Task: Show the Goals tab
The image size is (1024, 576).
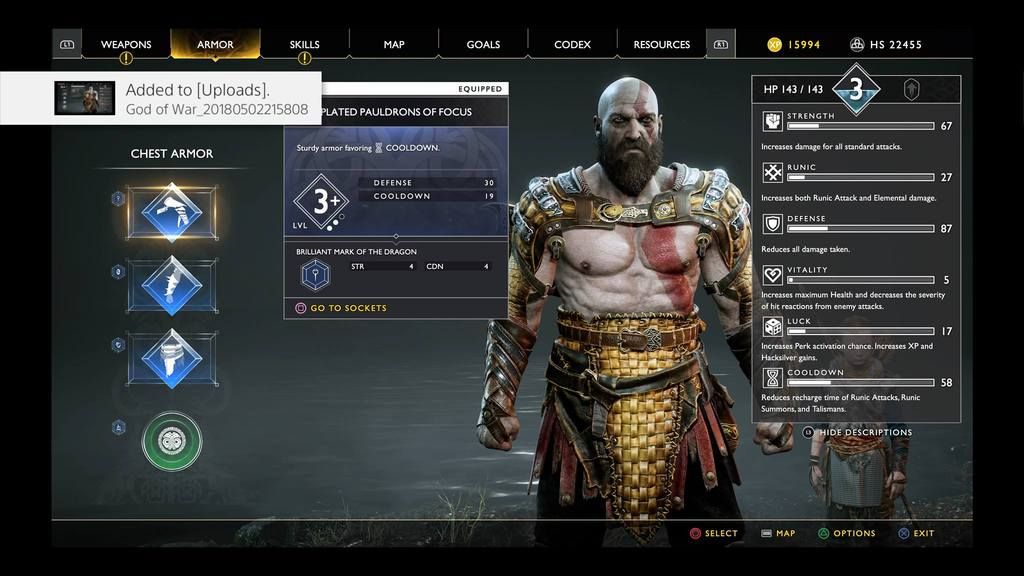Action: 483,45
